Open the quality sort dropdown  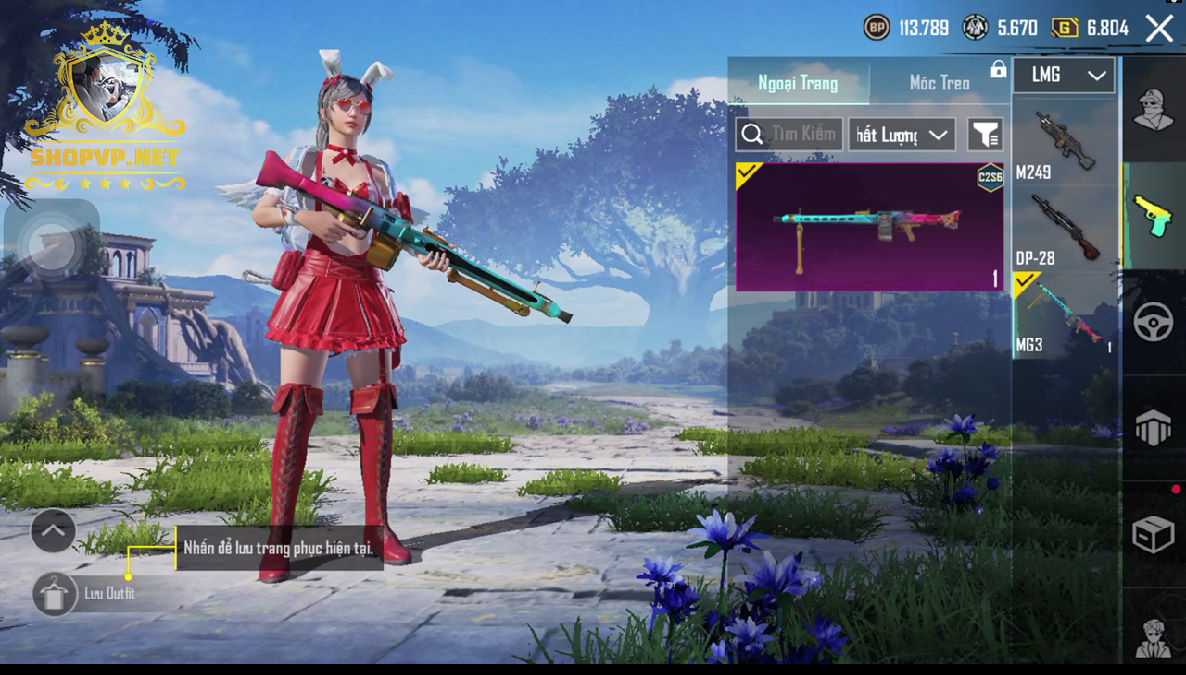tap(901, 134)
